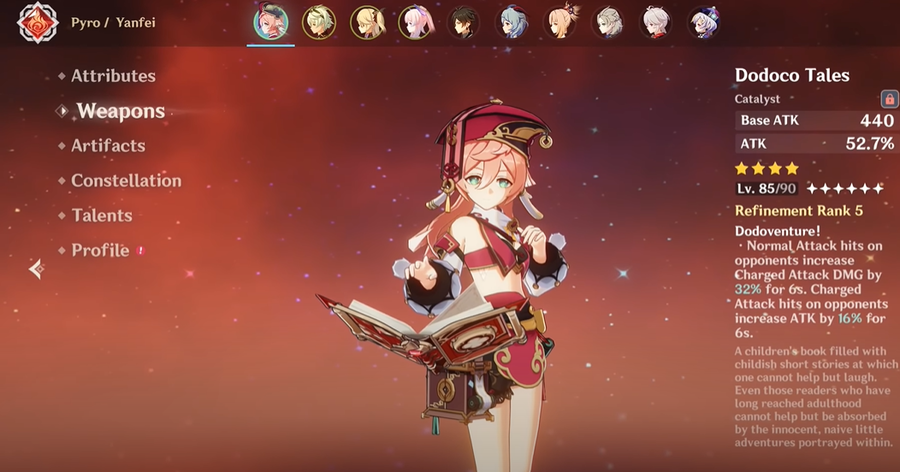Select the pink-haired character portrait
The height and width of the screenshot is (472, 900).
click(x=416, y=22)
